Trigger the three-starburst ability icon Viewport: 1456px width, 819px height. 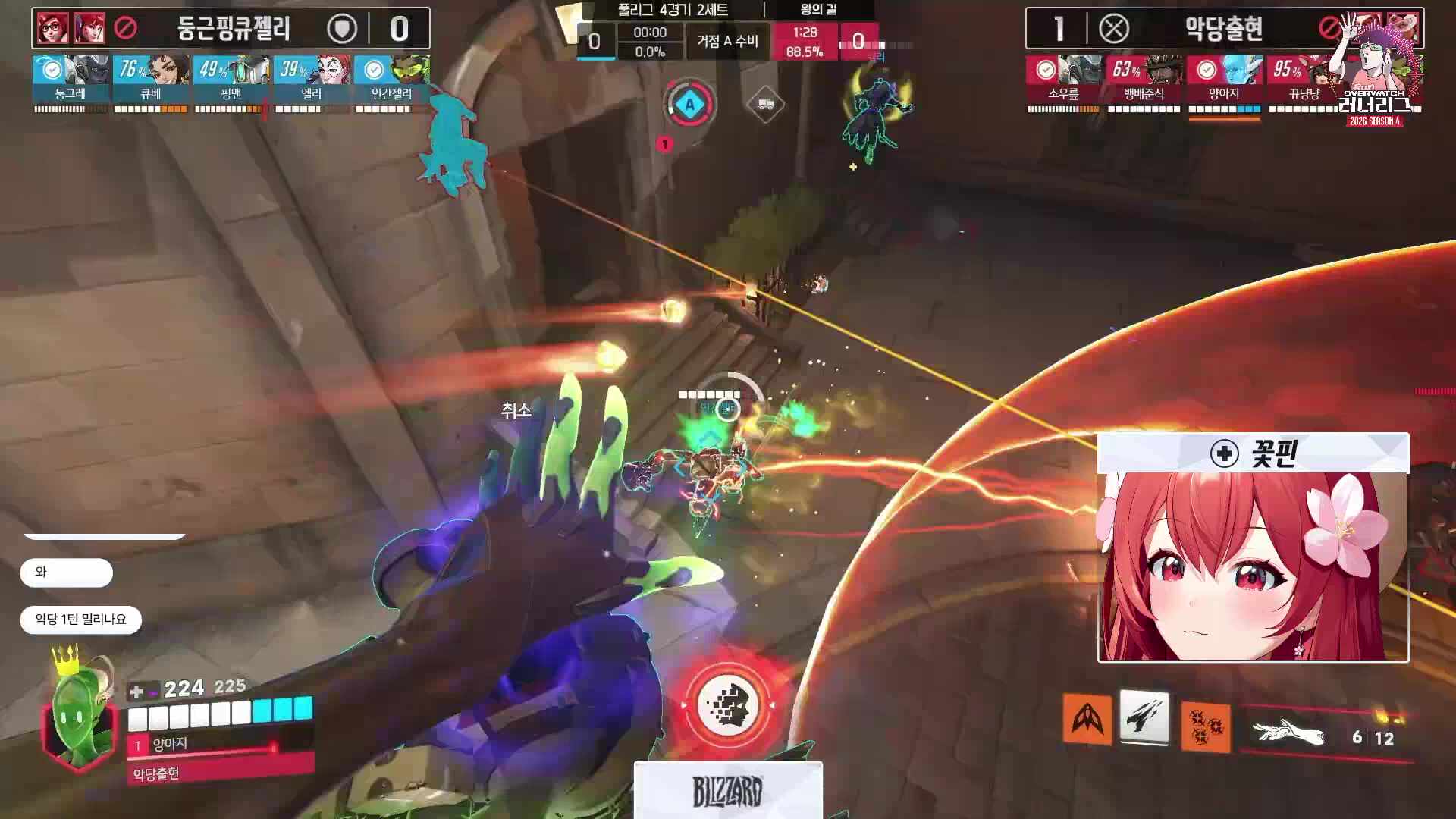click(x=1205, y=726)
